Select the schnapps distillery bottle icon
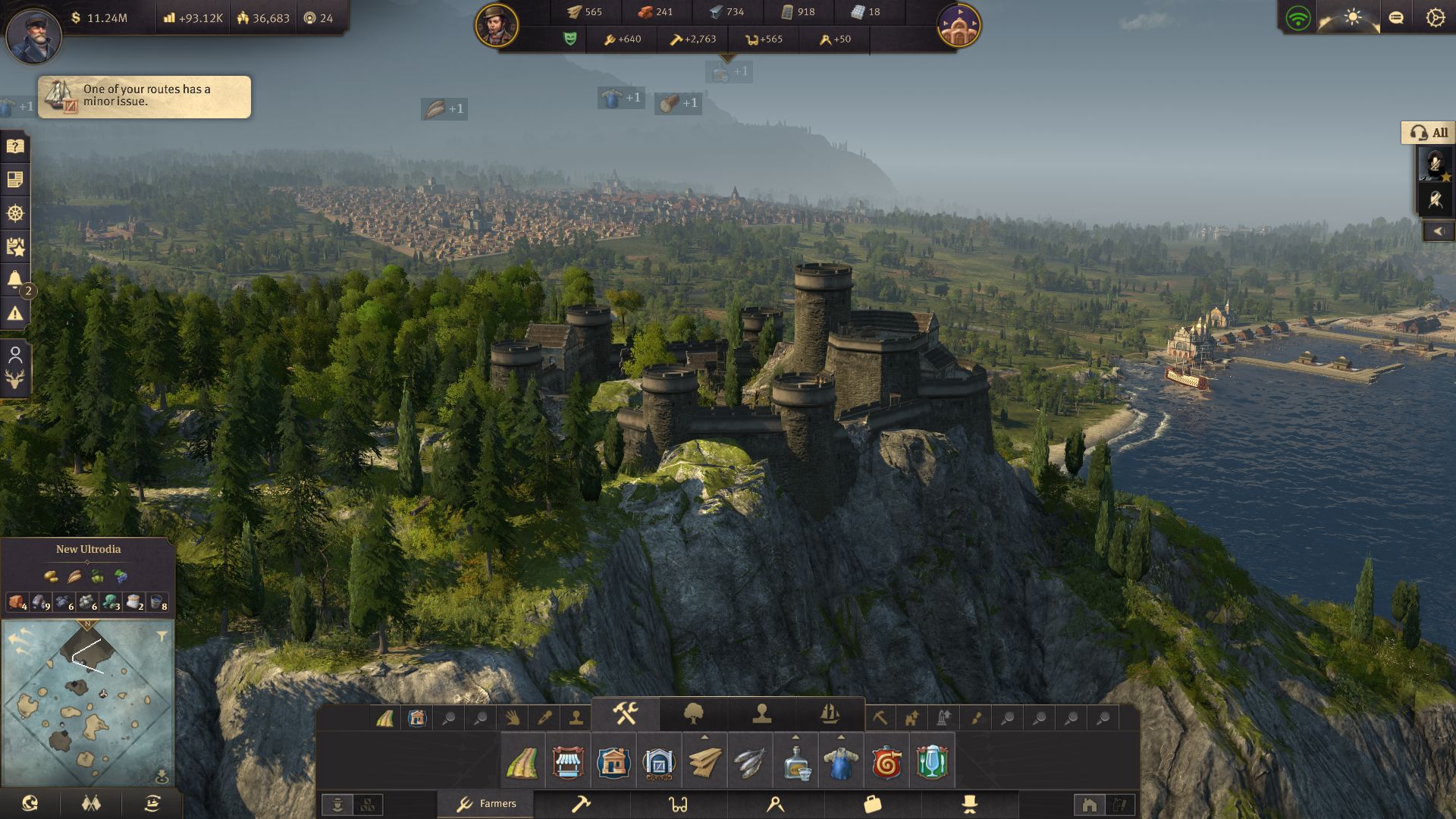1456x819 pixels. pyautogui.click(x=795, y=761)
